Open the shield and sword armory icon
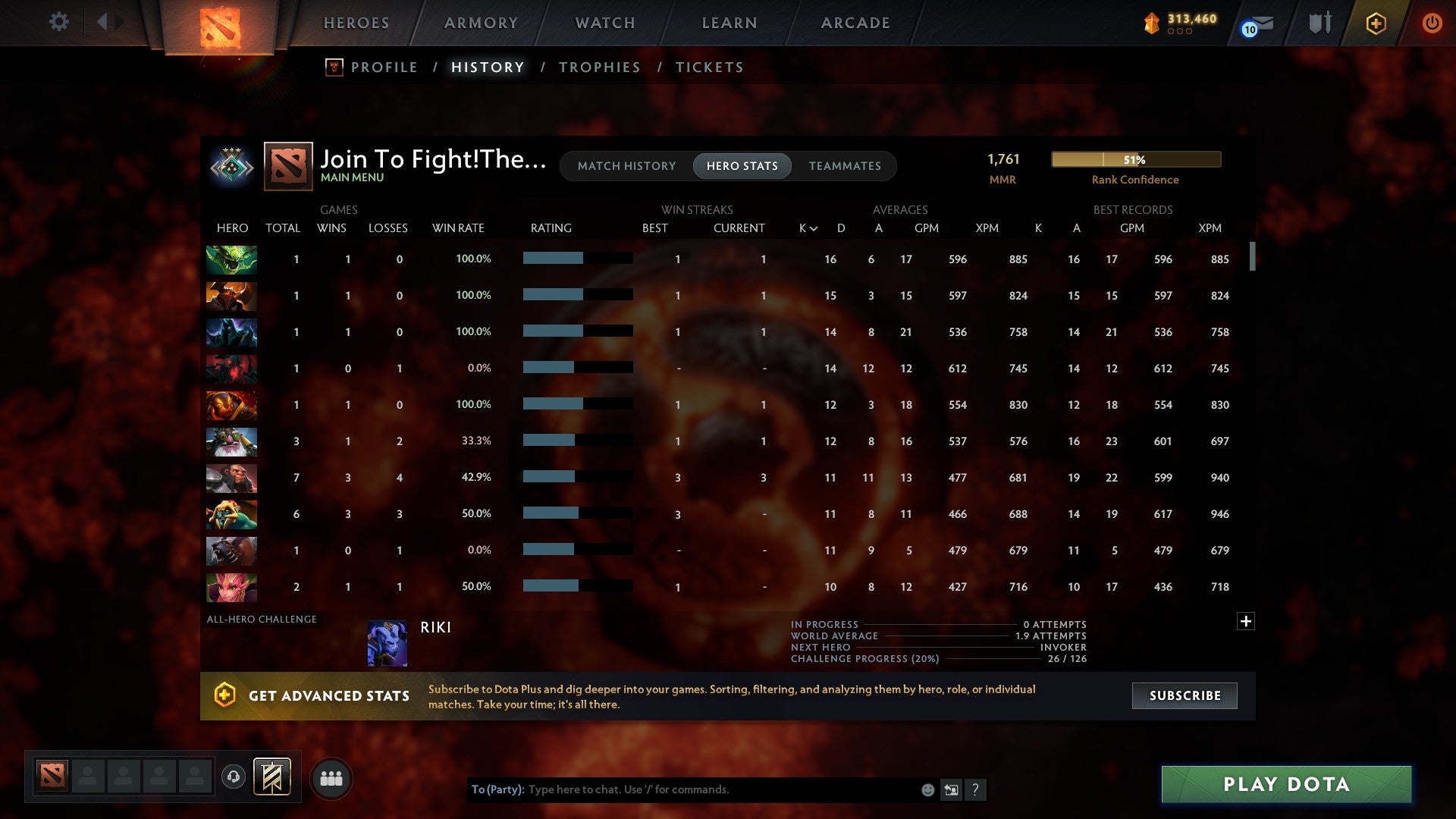The height and width of the screenshot is (819, 1456). point(1319,23)
